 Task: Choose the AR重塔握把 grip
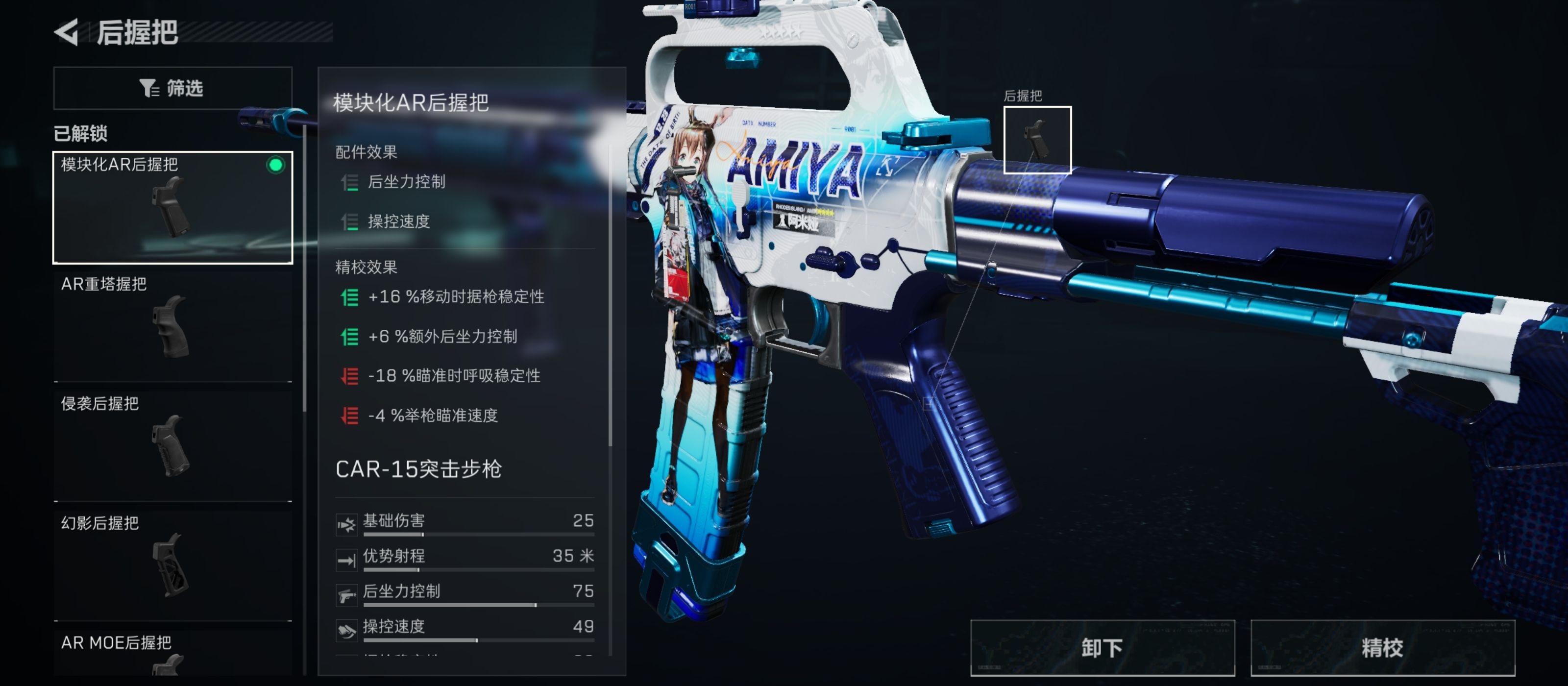click(172, 326)
